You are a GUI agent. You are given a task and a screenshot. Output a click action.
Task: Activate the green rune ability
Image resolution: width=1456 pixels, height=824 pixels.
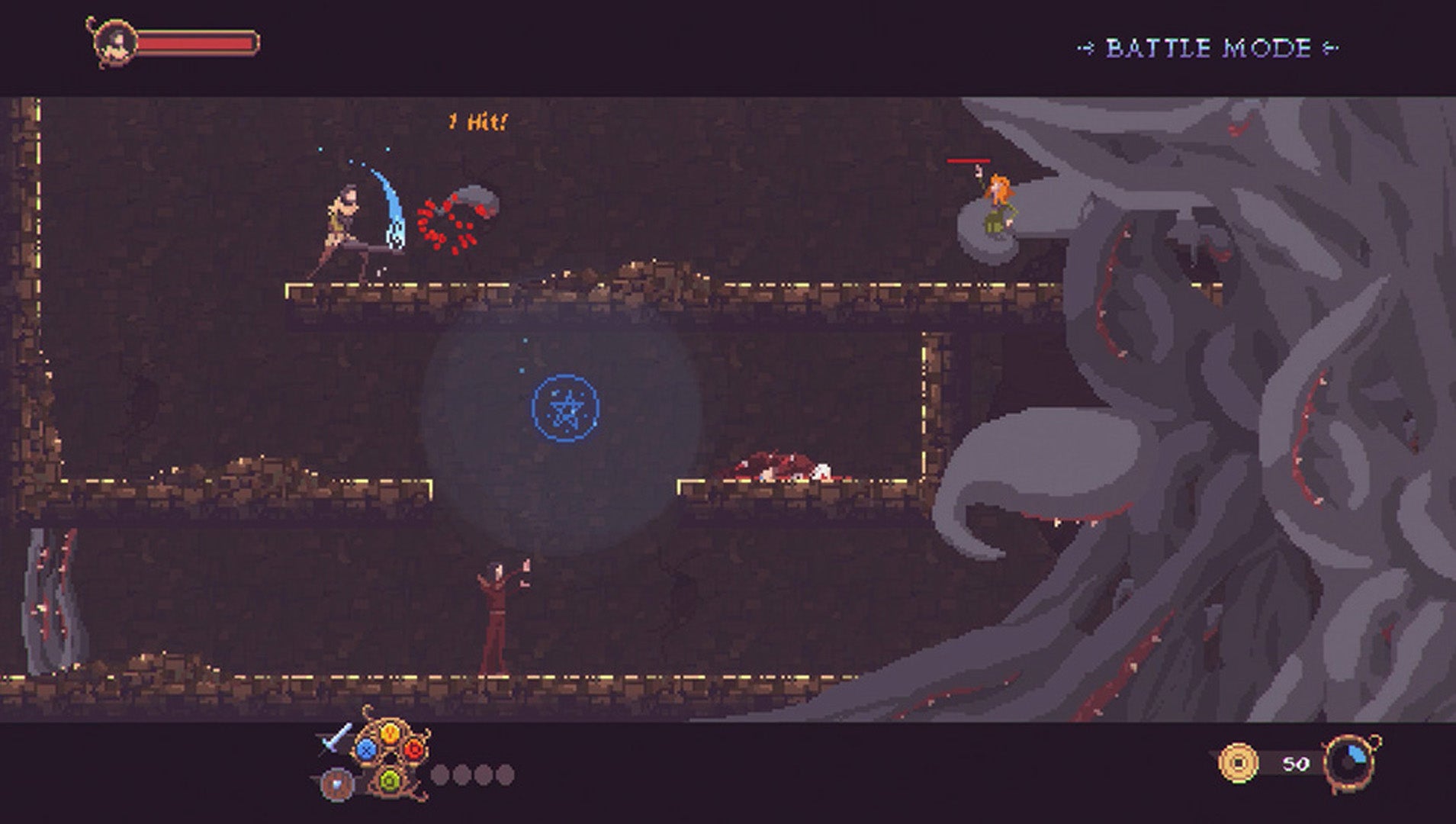(x=390, y=780)
